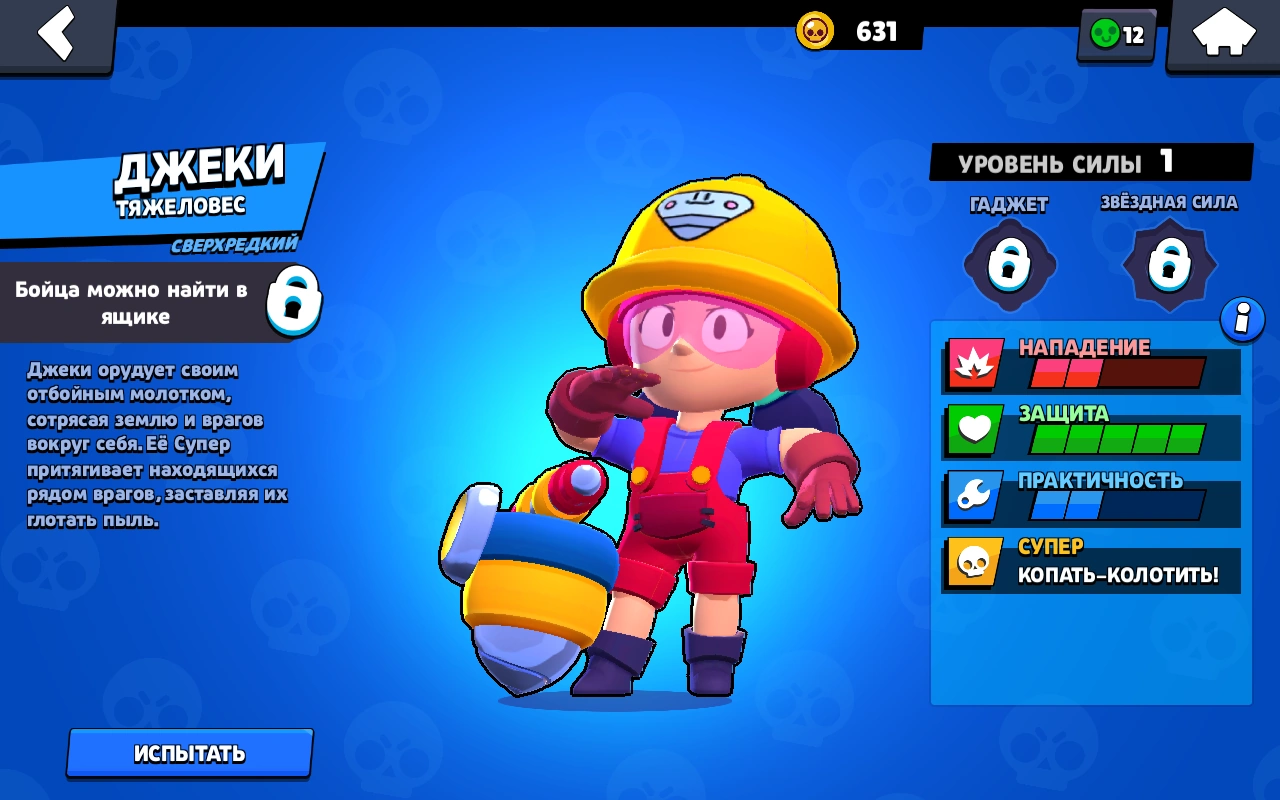Tap the green gem counter icon
1280x800 pixels.
tap(1105, 35)
